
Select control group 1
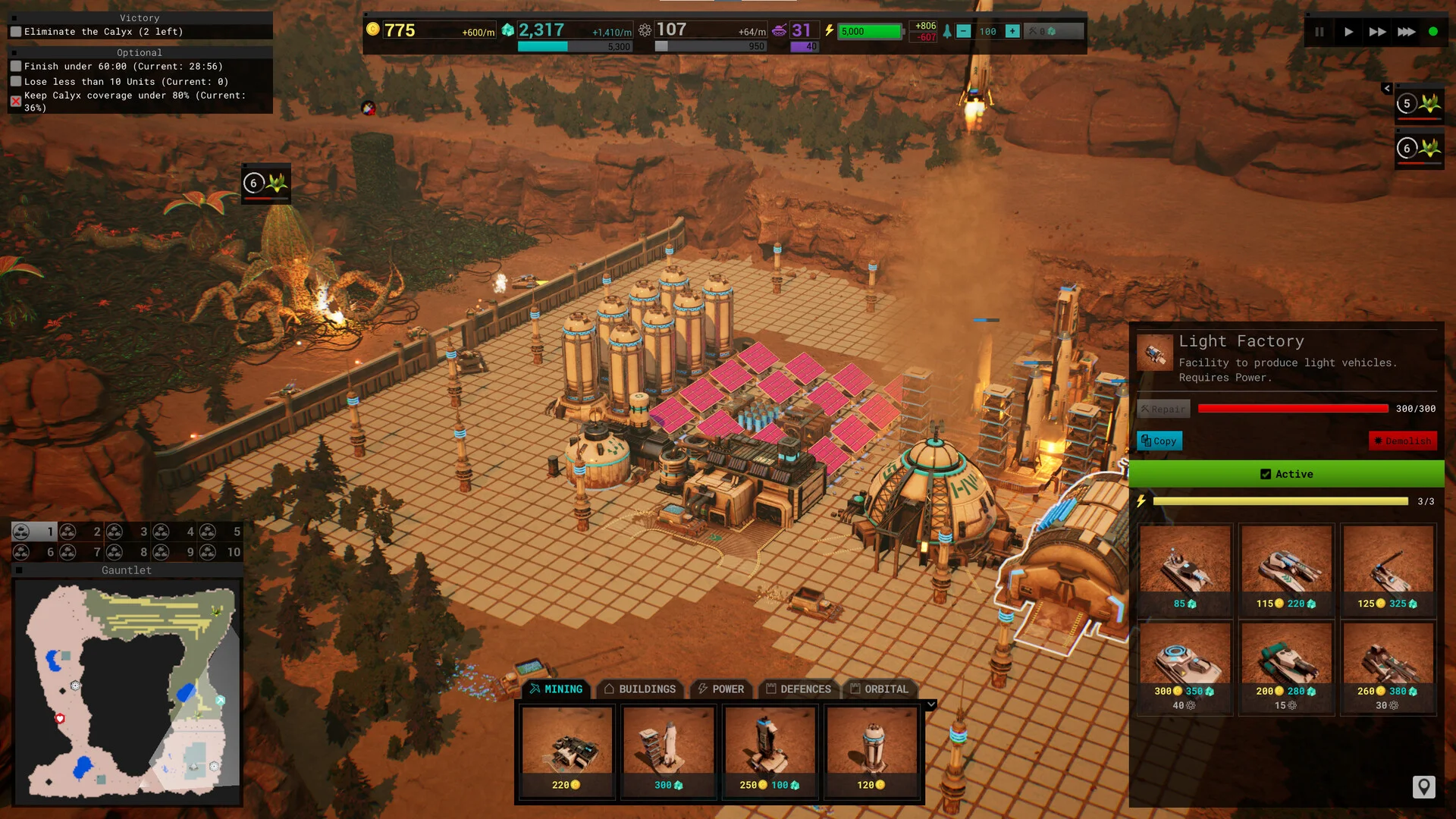(34, 532)
